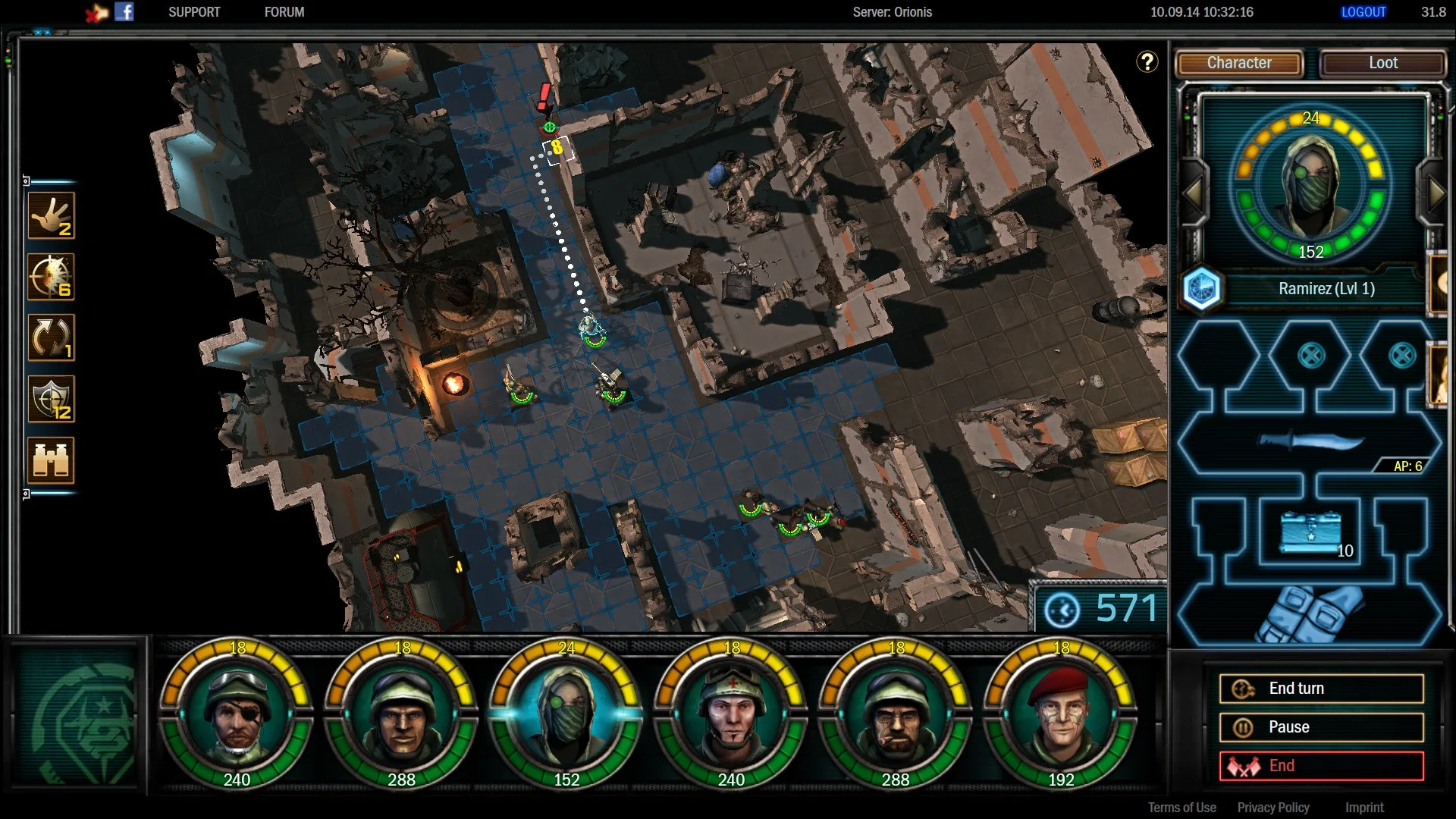Activate the reload arrows icon
Image resolution: width=1456 pixels, height=819 pixels.
click(52, 338)
